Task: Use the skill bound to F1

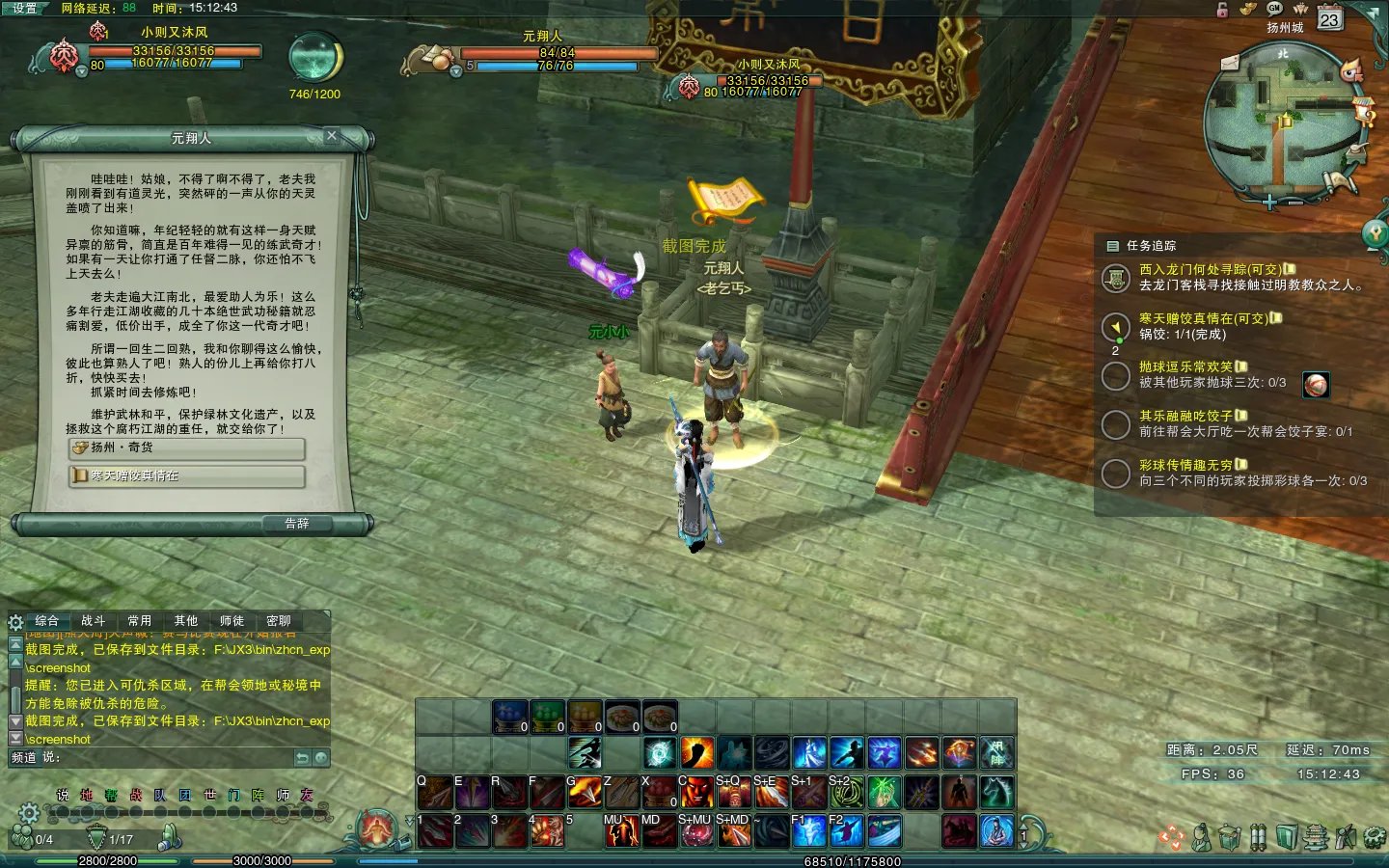Action: [x=808, y=830]
